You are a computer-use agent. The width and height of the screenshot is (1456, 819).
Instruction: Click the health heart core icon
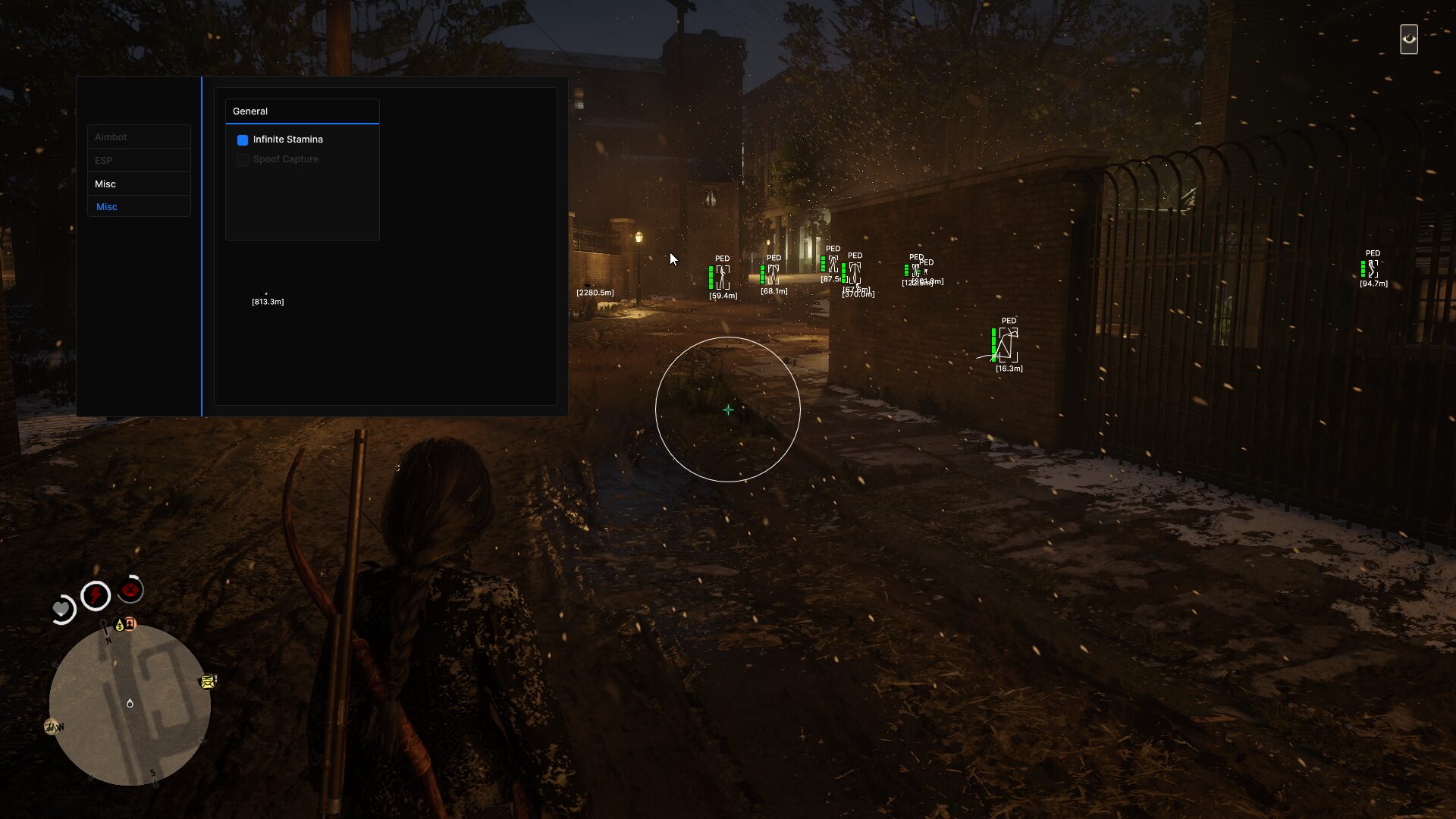[61, 609]
